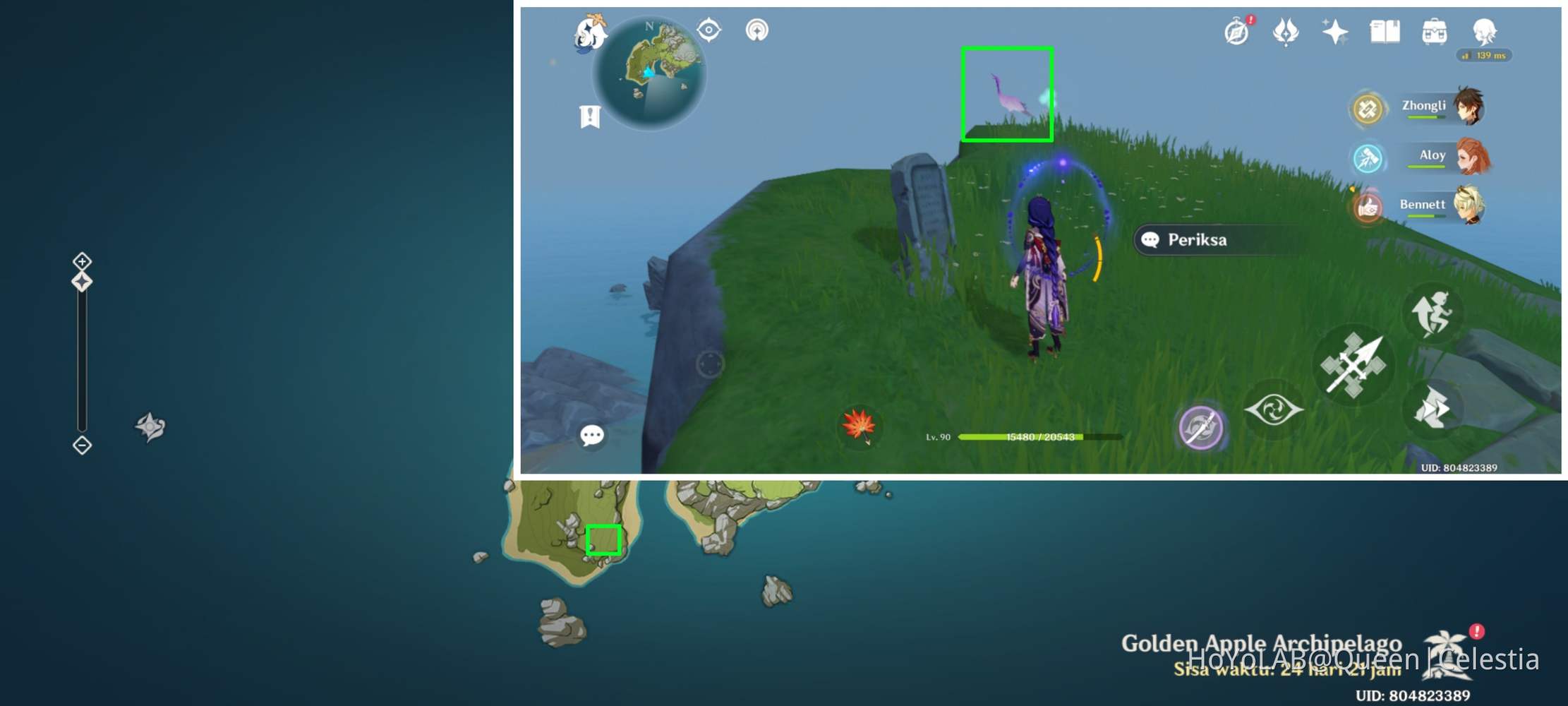Open the Battle Pass wings icon

[x=1286, y=32]
